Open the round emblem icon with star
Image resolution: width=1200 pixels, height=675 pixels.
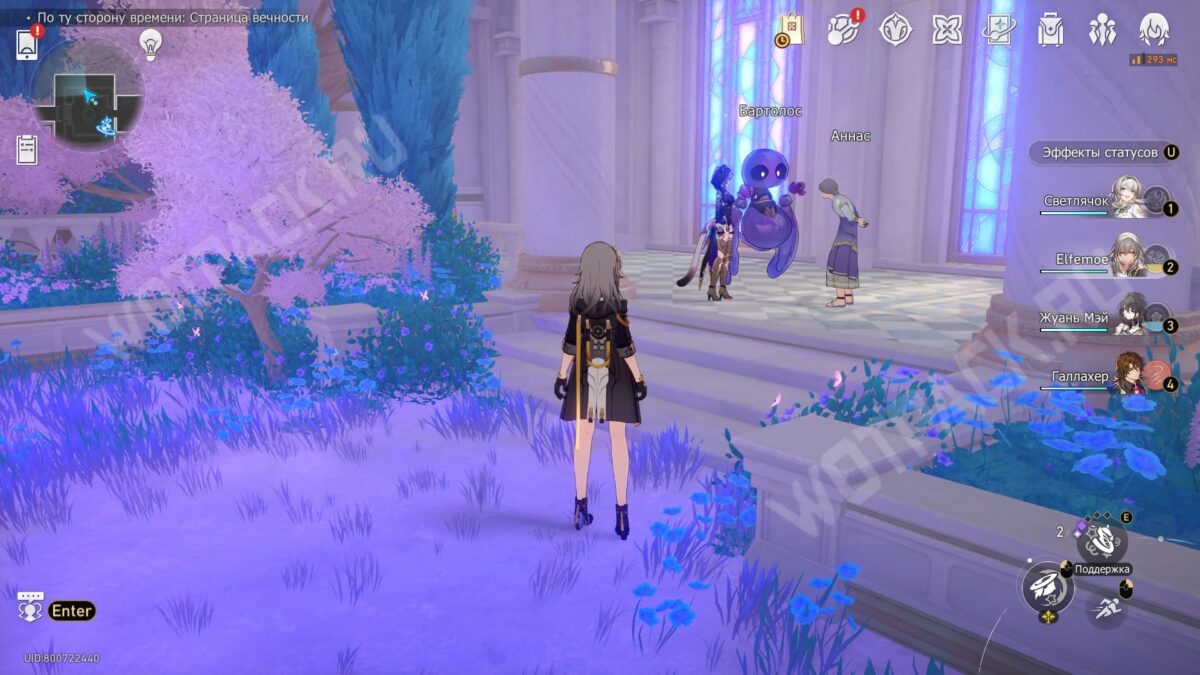[895, 29]
